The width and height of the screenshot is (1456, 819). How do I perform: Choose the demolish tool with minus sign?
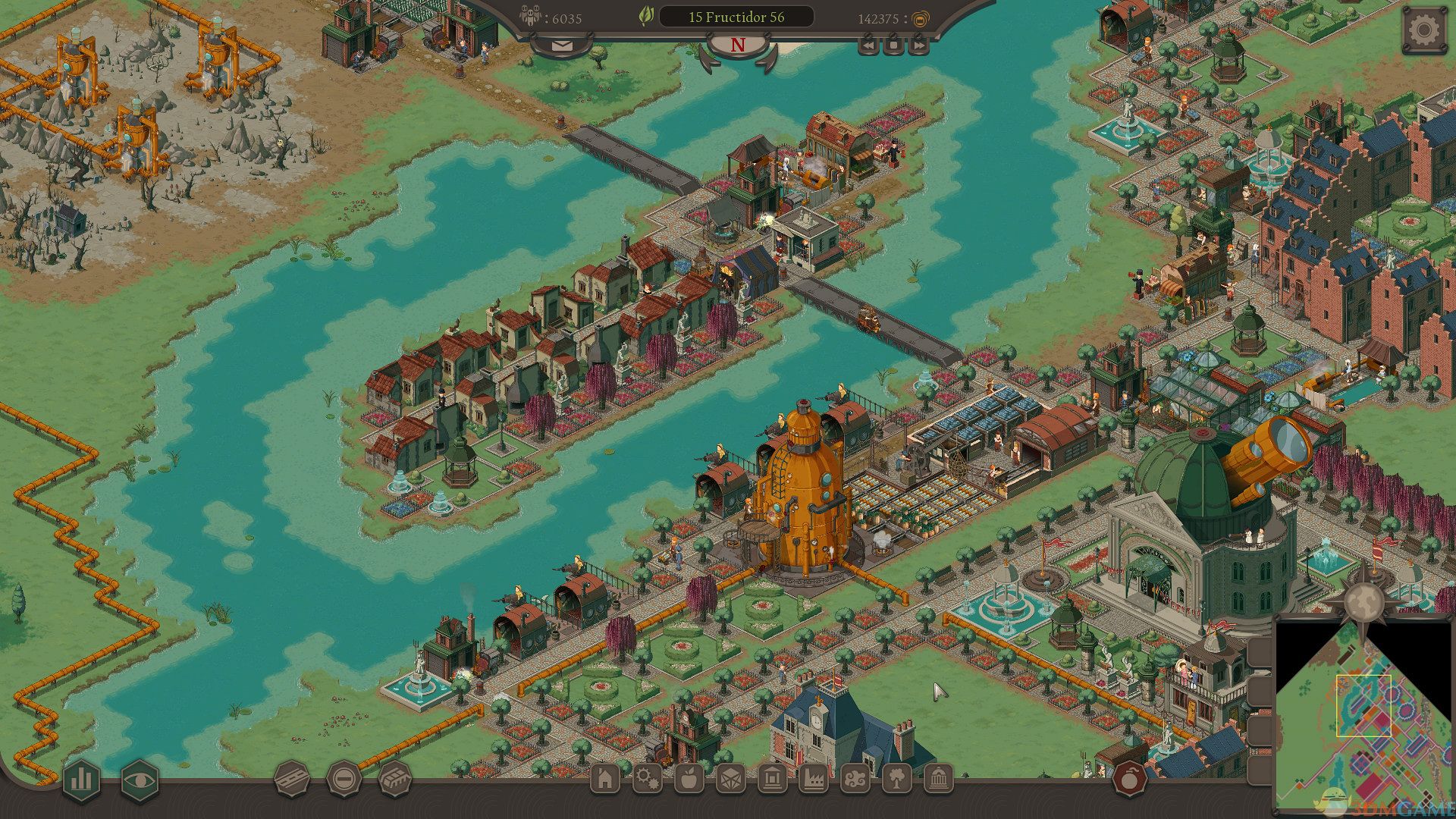tap(344, 779)
